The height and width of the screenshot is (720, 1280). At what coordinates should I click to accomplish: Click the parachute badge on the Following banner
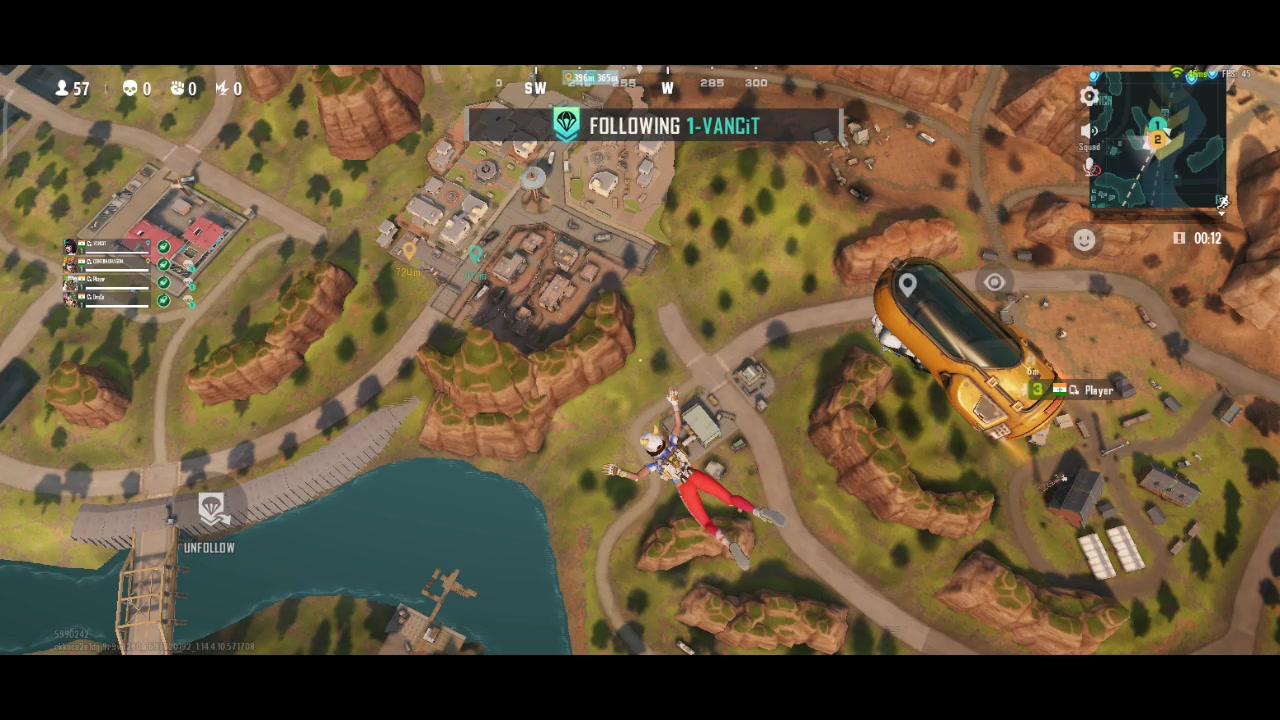click(566, 125)
